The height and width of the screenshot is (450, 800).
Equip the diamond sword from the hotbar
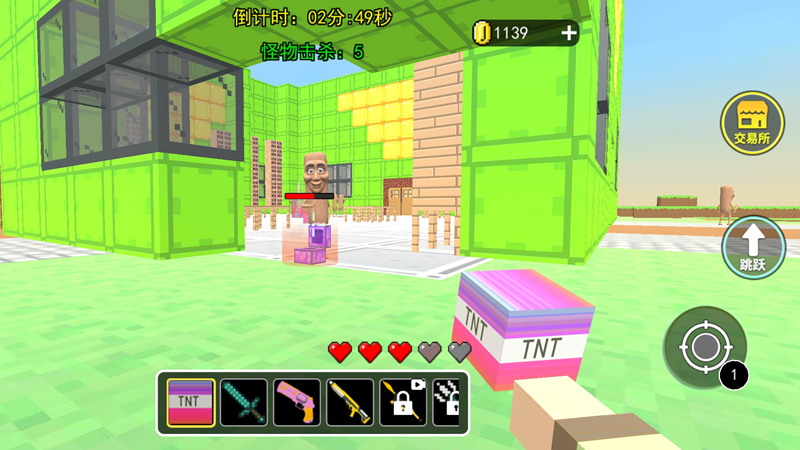pyautogui.click(x=244, y=403)
